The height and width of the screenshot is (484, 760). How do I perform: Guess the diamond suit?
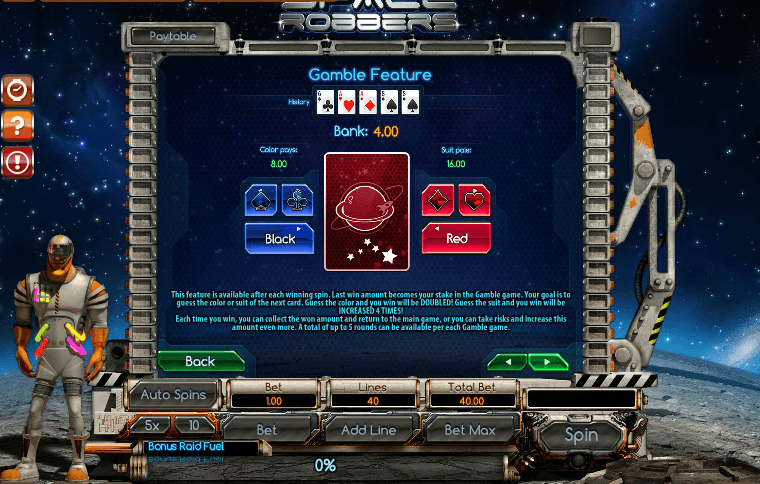pos(438,200)
